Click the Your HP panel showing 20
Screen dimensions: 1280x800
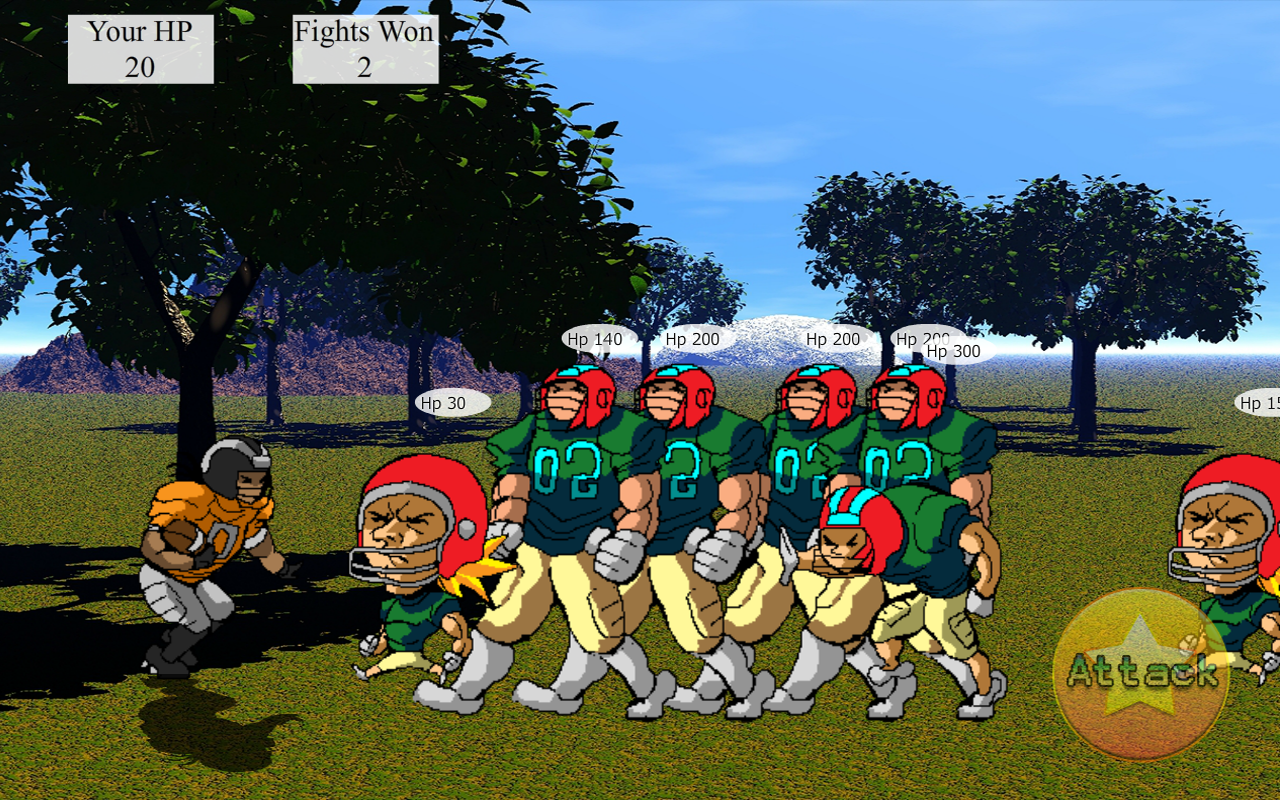pyautogui.click(x=140, y=47)
